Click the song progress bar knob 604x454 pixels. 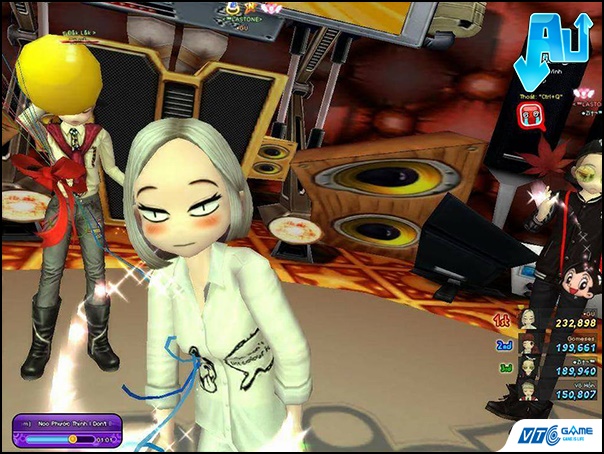coord(72,438)
